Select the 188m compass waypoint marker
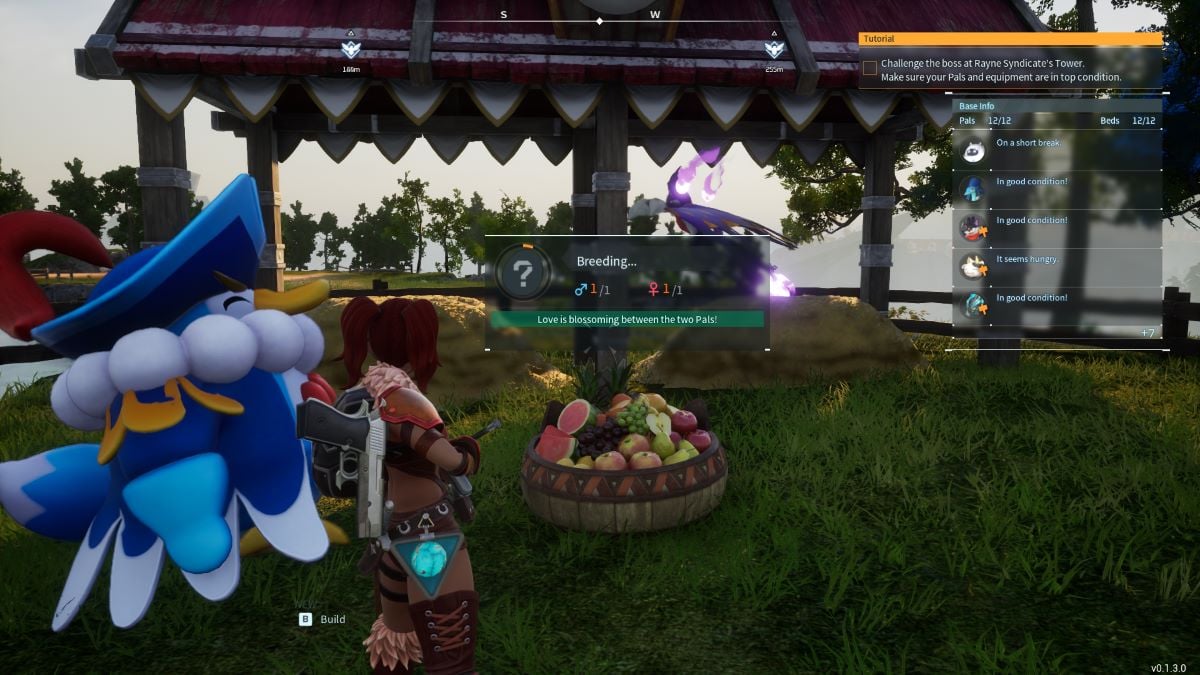This screenshot has width=1200, height=675. pyautogui.click(x=350, y=50)
